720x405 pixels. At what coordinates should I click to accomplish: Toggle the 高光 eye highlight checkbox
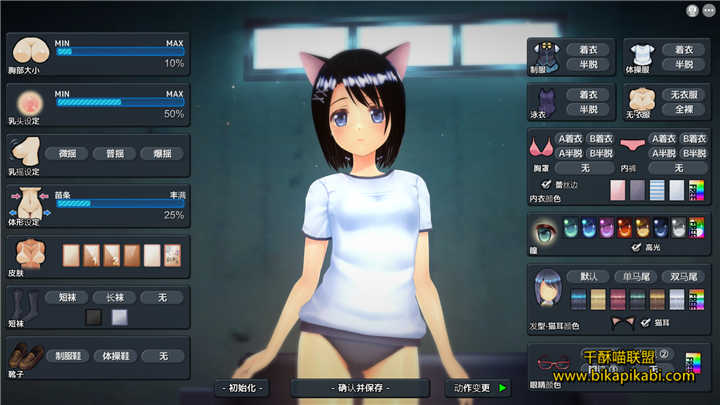636,246
